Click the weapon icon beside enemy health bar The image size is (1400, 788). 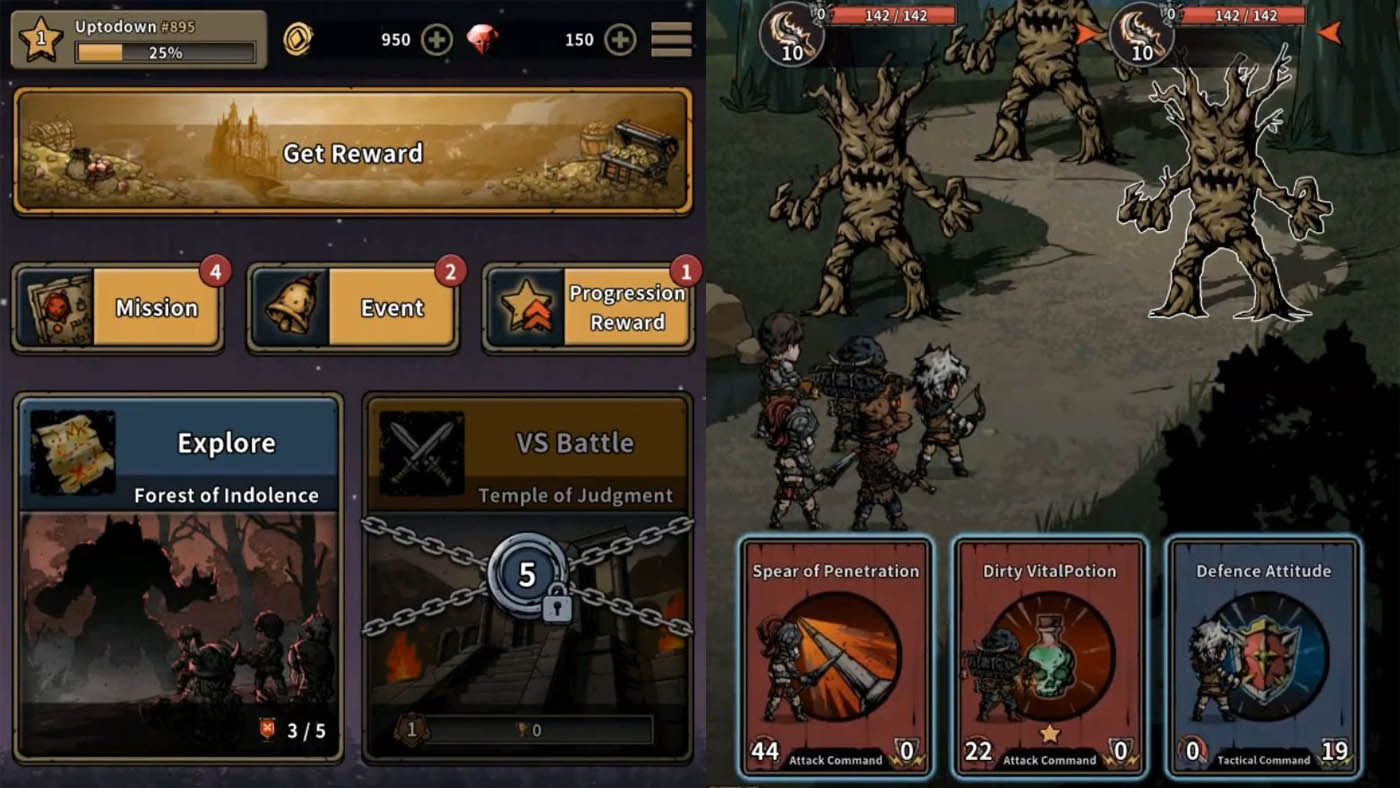tap(790, 35)
